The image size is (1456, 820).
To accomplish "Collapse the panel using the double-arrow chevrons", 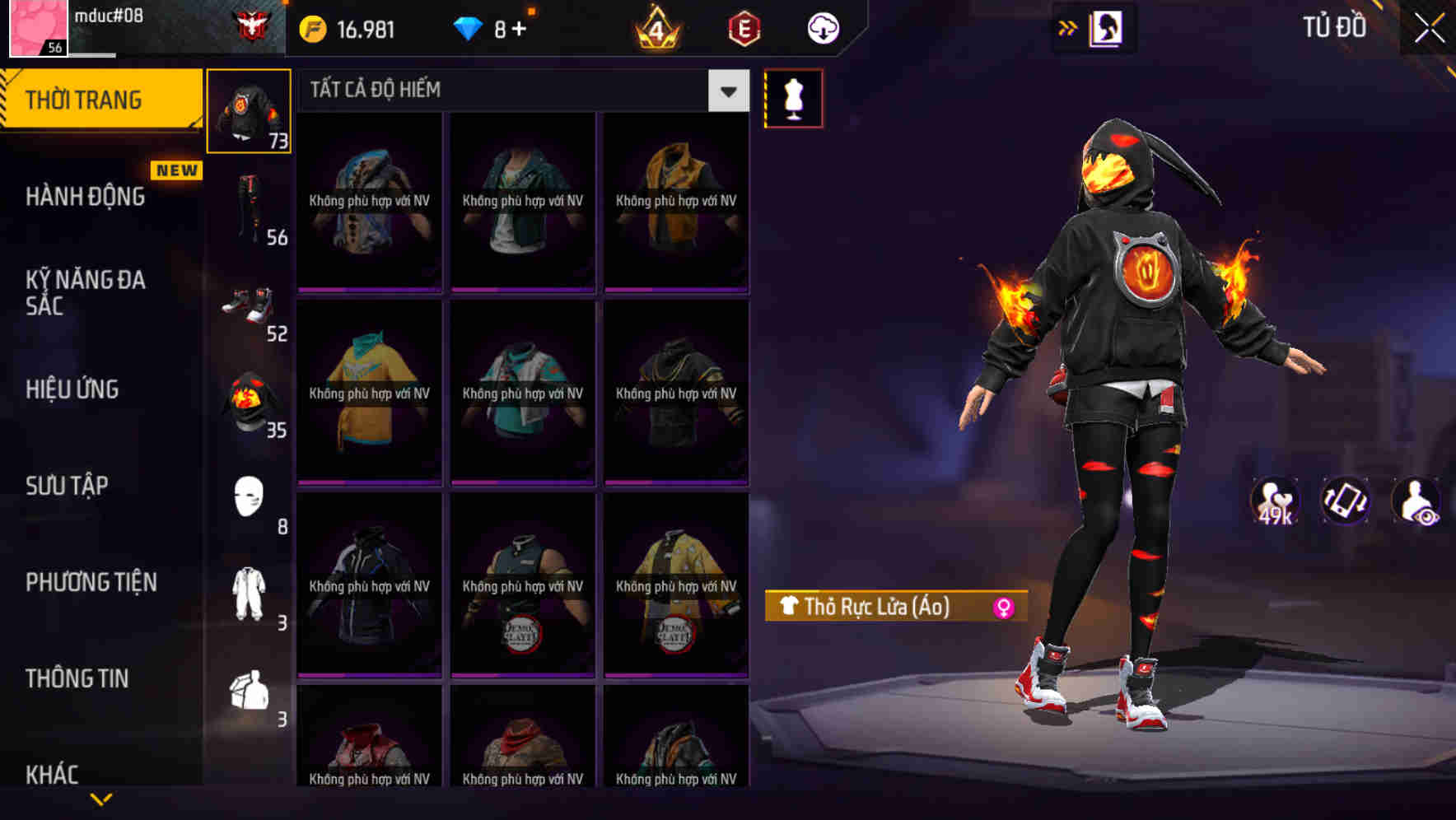I will 1068,27.
